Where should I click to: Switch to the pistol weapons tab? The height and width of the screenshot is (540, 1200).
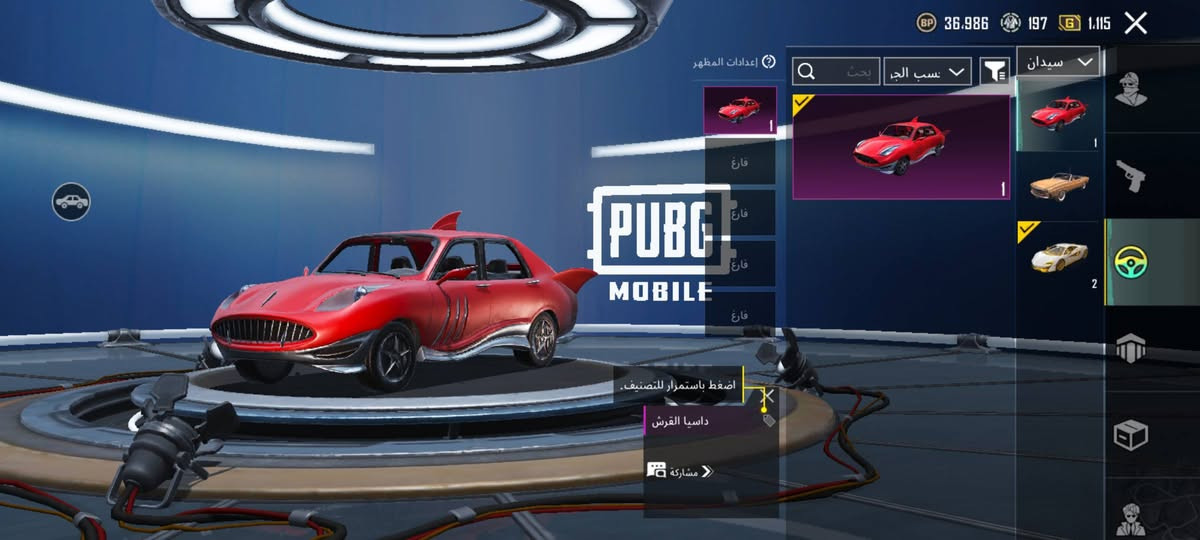[1131, 178]
